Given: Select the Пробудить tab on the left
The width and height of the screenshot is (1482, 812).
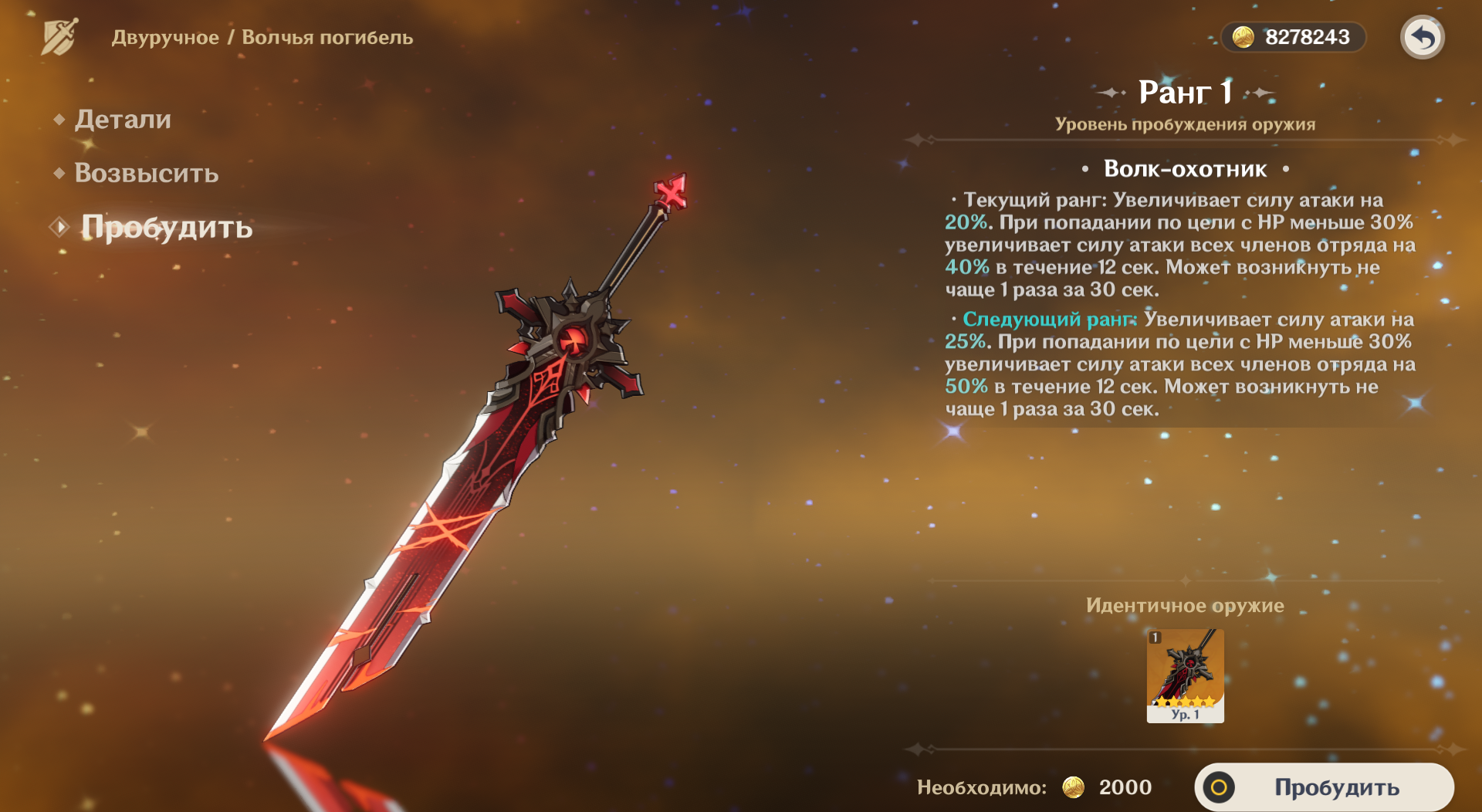Looking at the screenshot, I should tap(167, 228).
